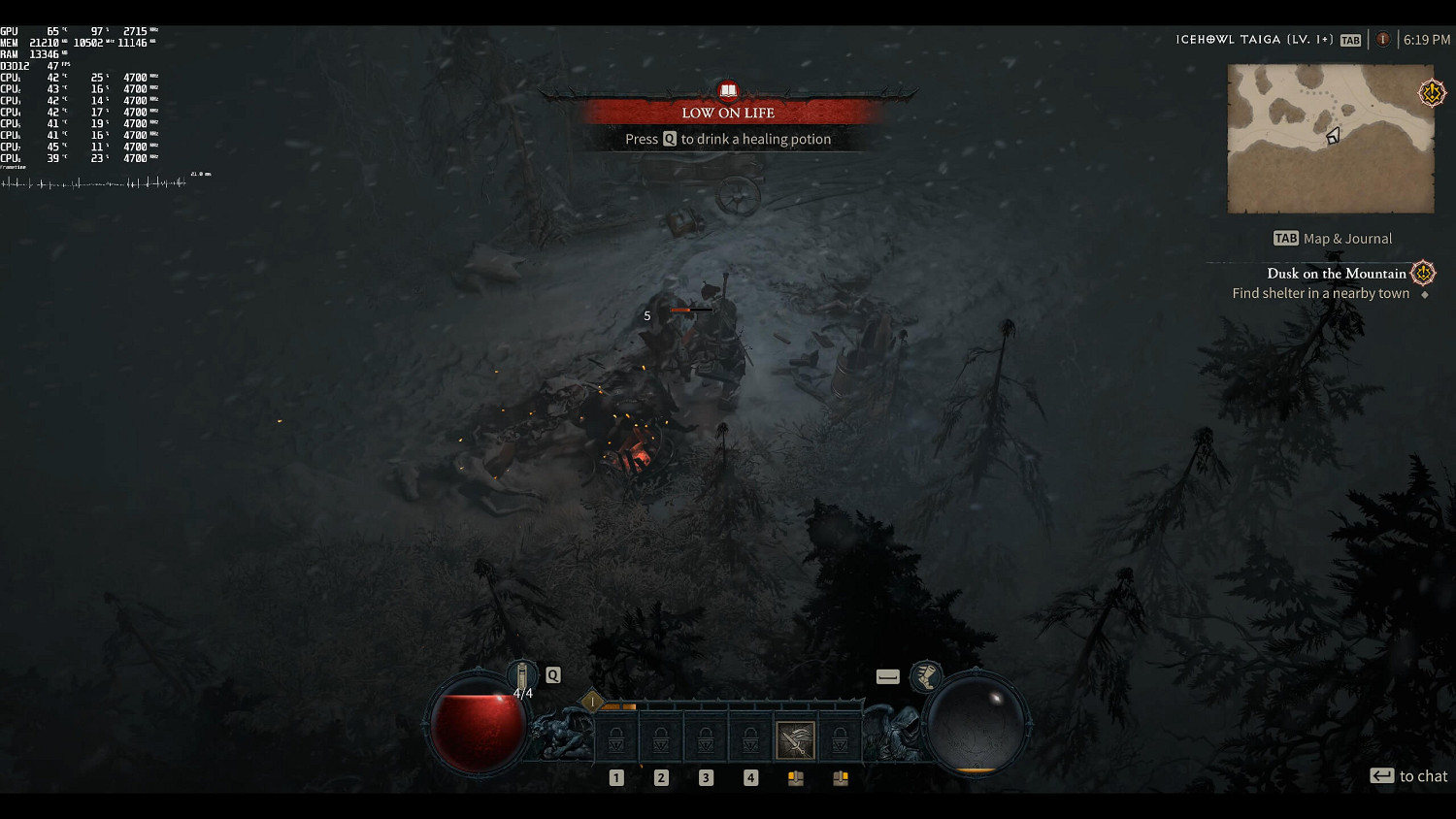Image resolution: width=1456 pixels, height=819 pixels.
Task: Select the Dusk on the Mountain quest
Action: [1336, 274]
